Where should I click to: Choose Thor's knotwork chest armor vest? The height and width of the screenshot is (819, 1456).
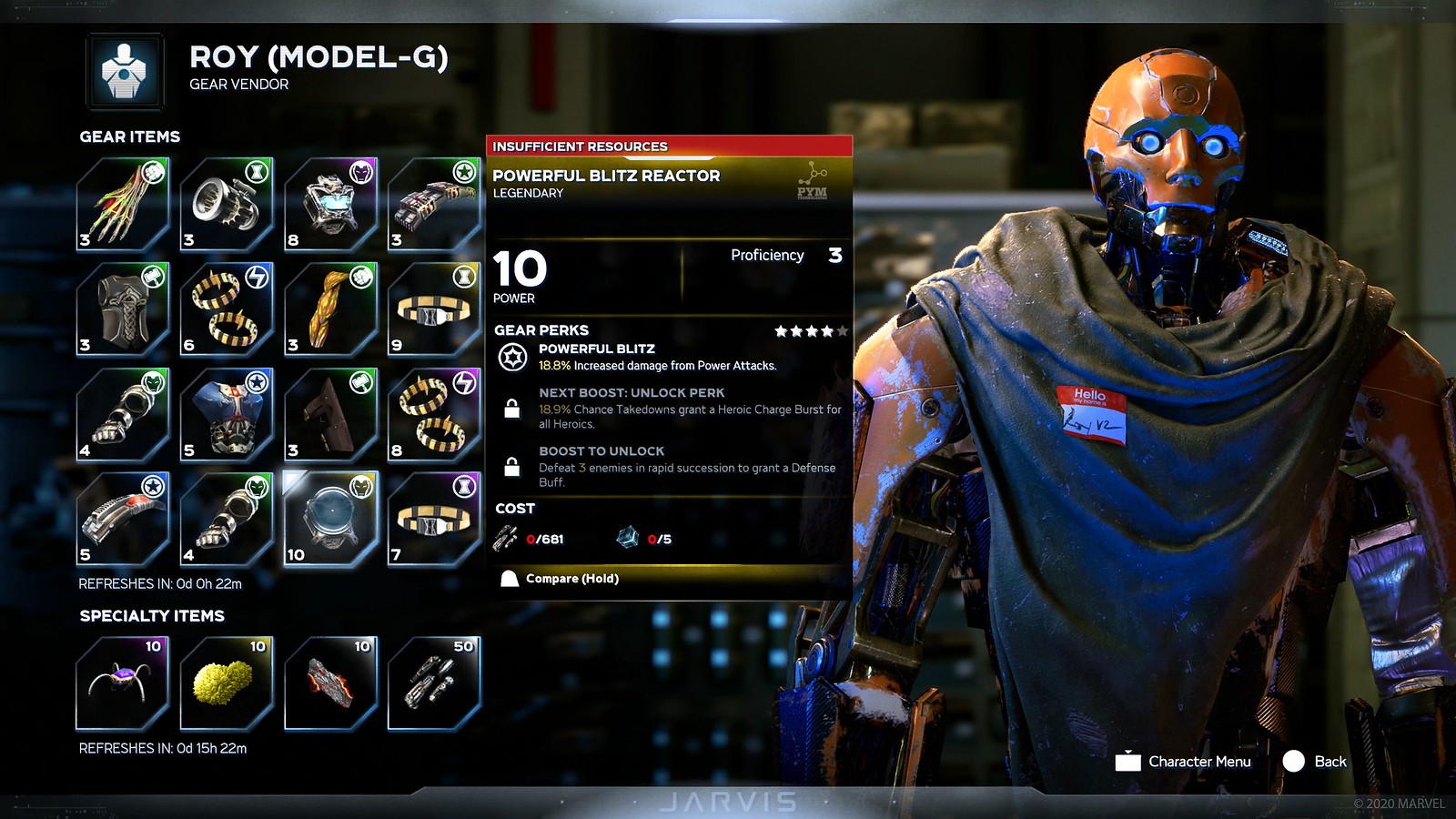point(123,309)
